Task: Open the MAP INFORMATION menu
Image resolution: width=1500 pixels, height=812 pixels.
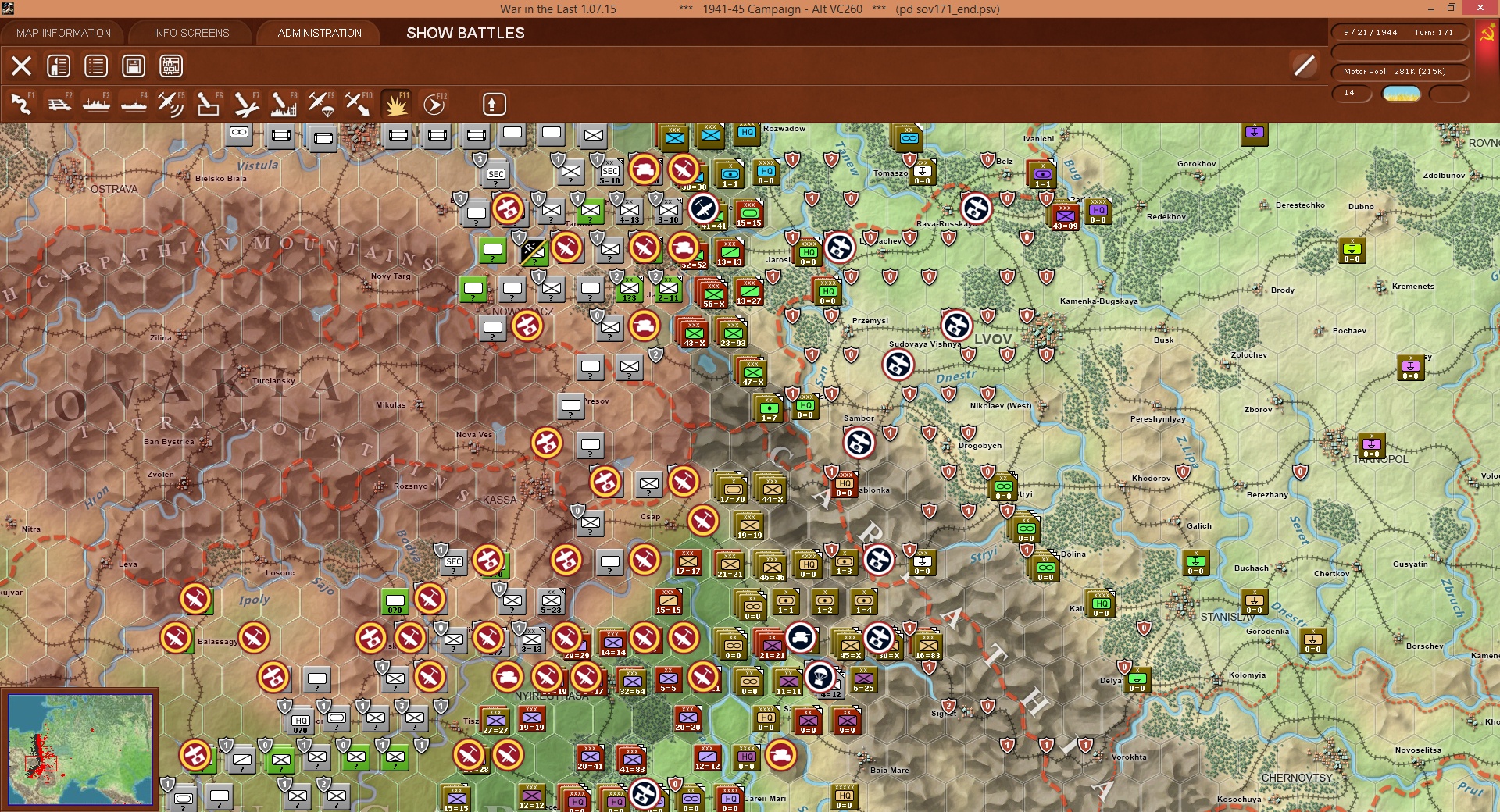Action: tap(65, 33)
